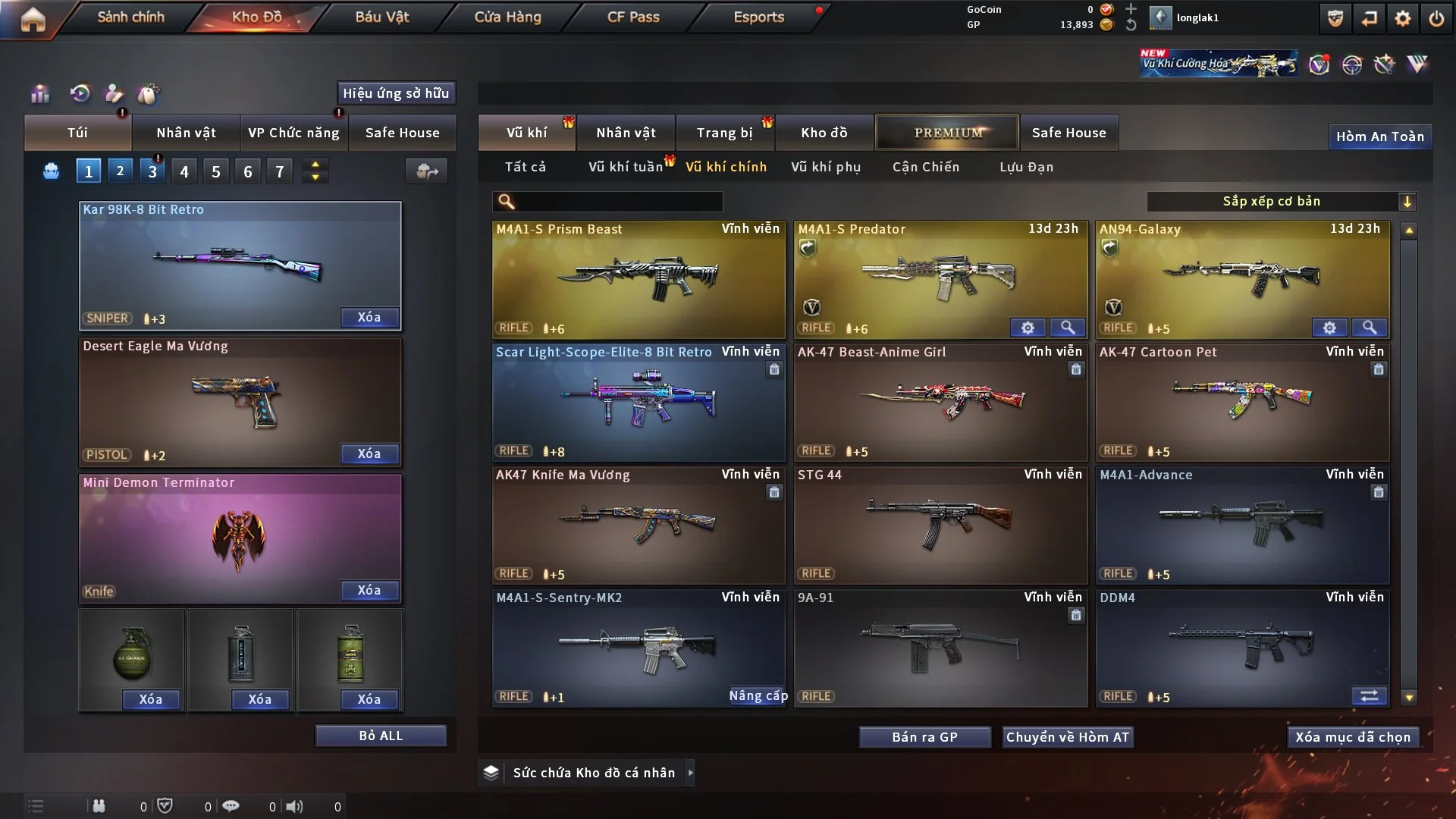
Task: Select the Trang bị tab
Action: pyautogui.click(x=724, y=133)
